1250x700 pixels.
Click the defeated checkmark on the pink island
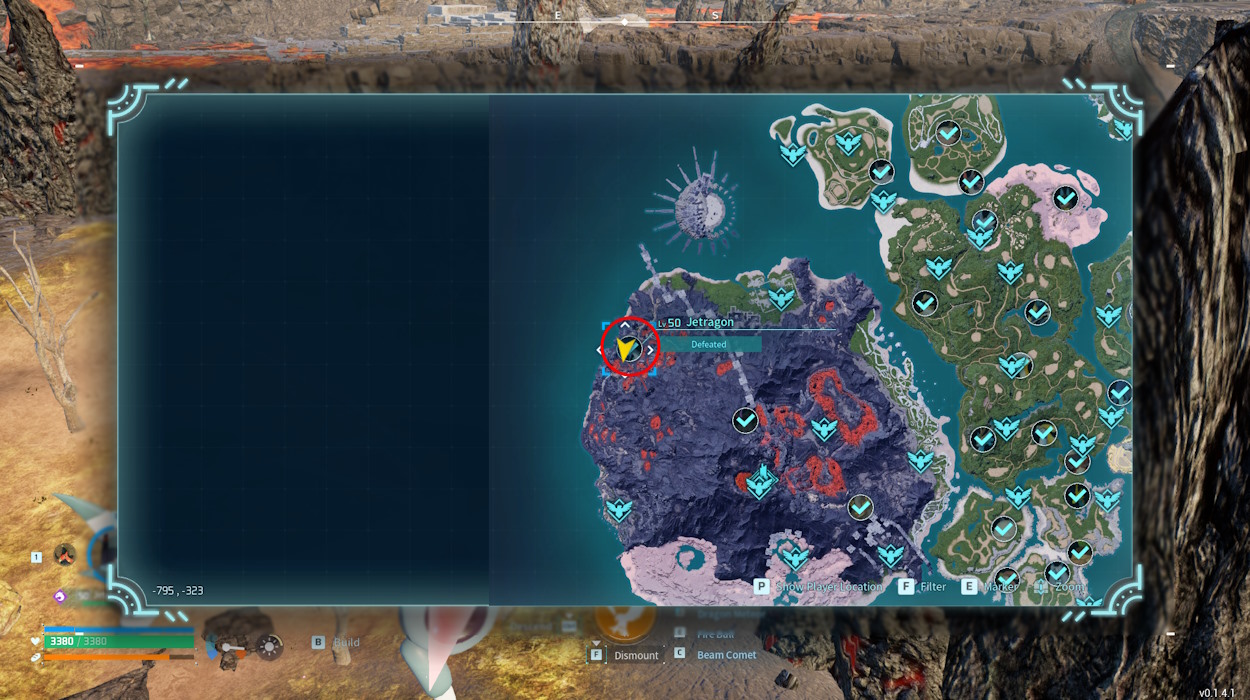[x=1066, y=197]
